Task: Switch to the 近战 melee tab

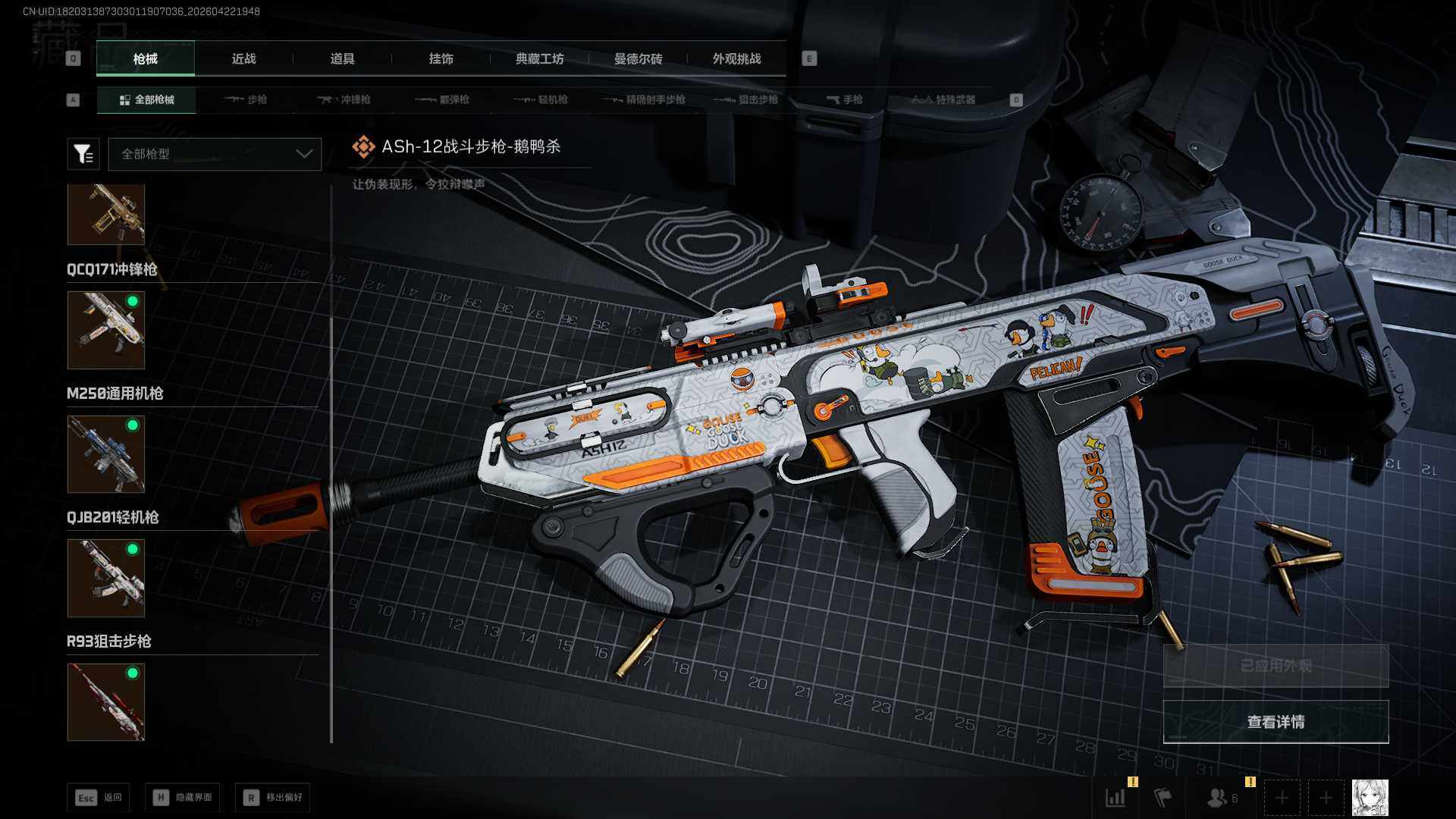Action: click(243, 59)
